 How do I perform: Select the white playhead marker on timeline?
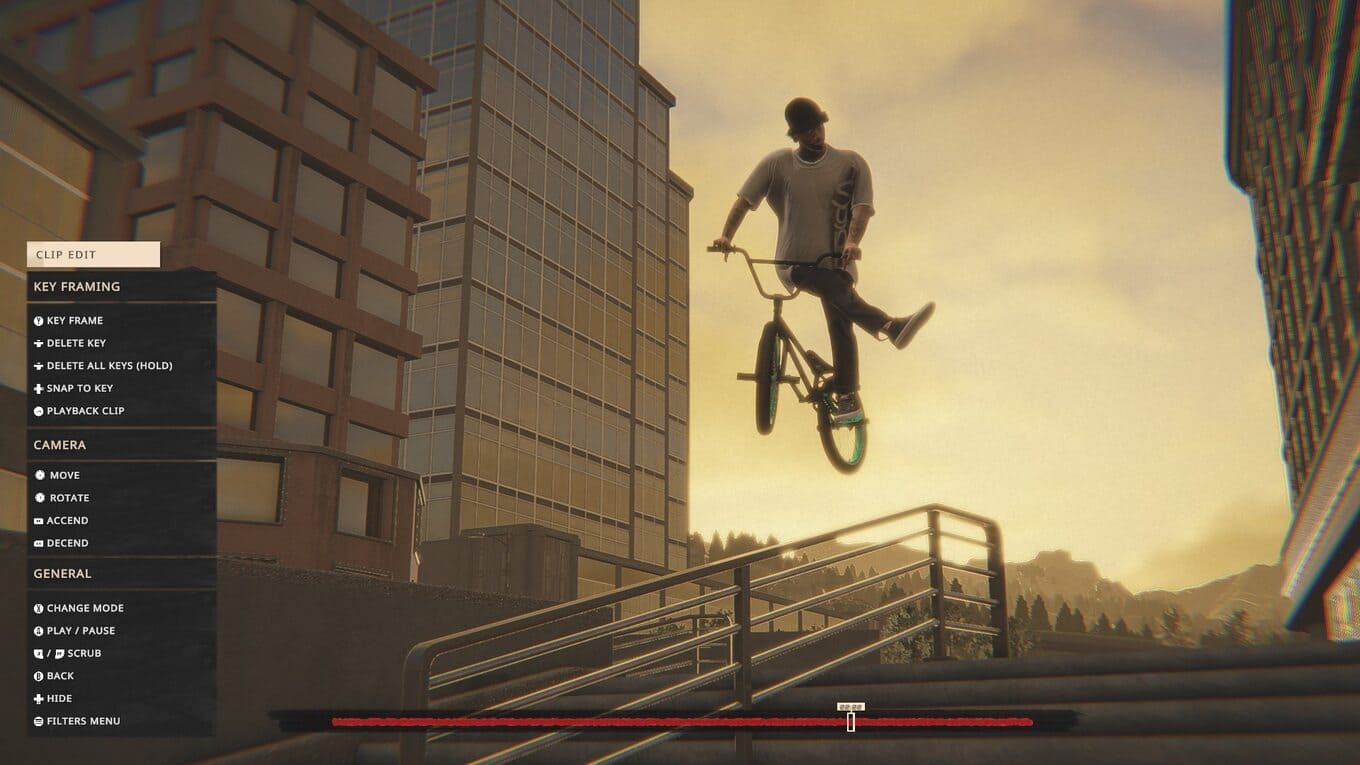click(x=851, y=721)
